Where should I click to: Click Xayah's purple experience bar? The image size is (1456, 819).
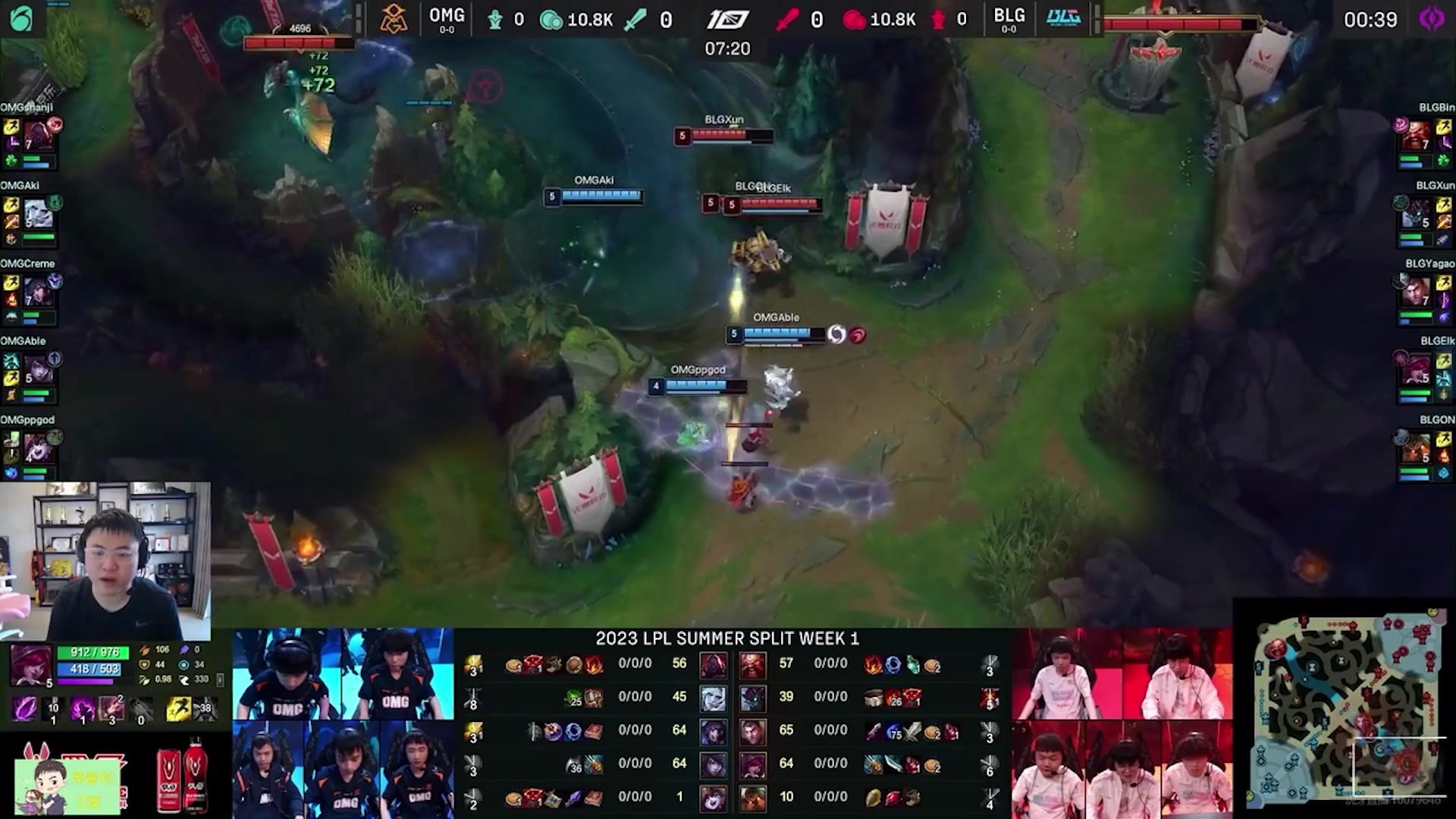(x=83, y=682)
